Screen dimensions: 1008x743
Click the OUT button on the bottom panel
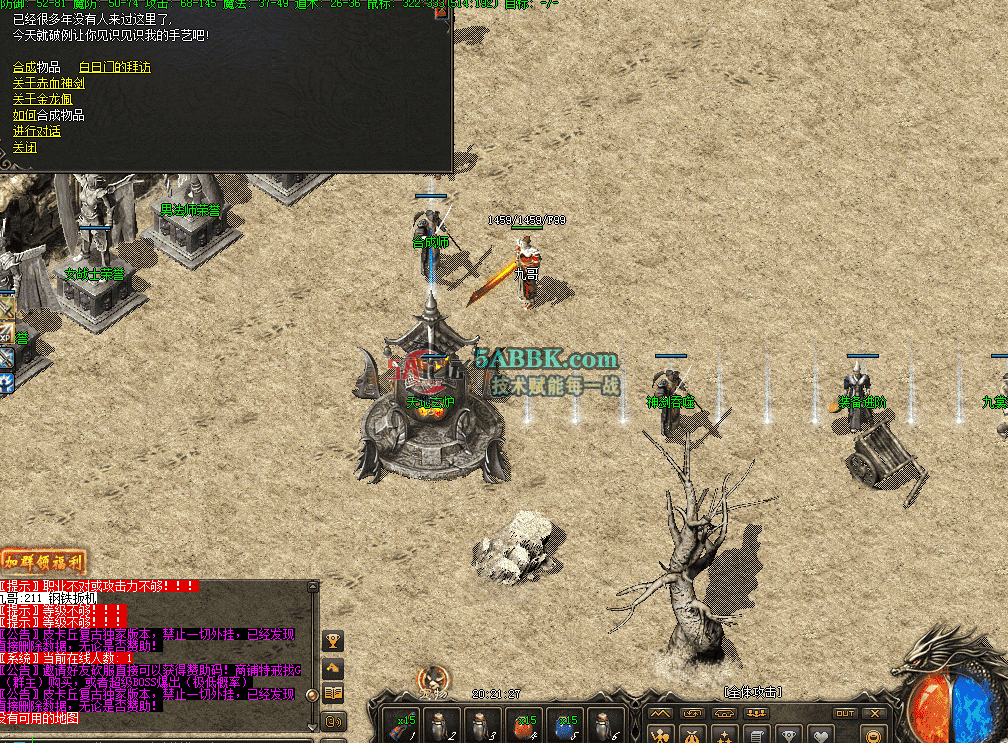[x=845, y=713]
